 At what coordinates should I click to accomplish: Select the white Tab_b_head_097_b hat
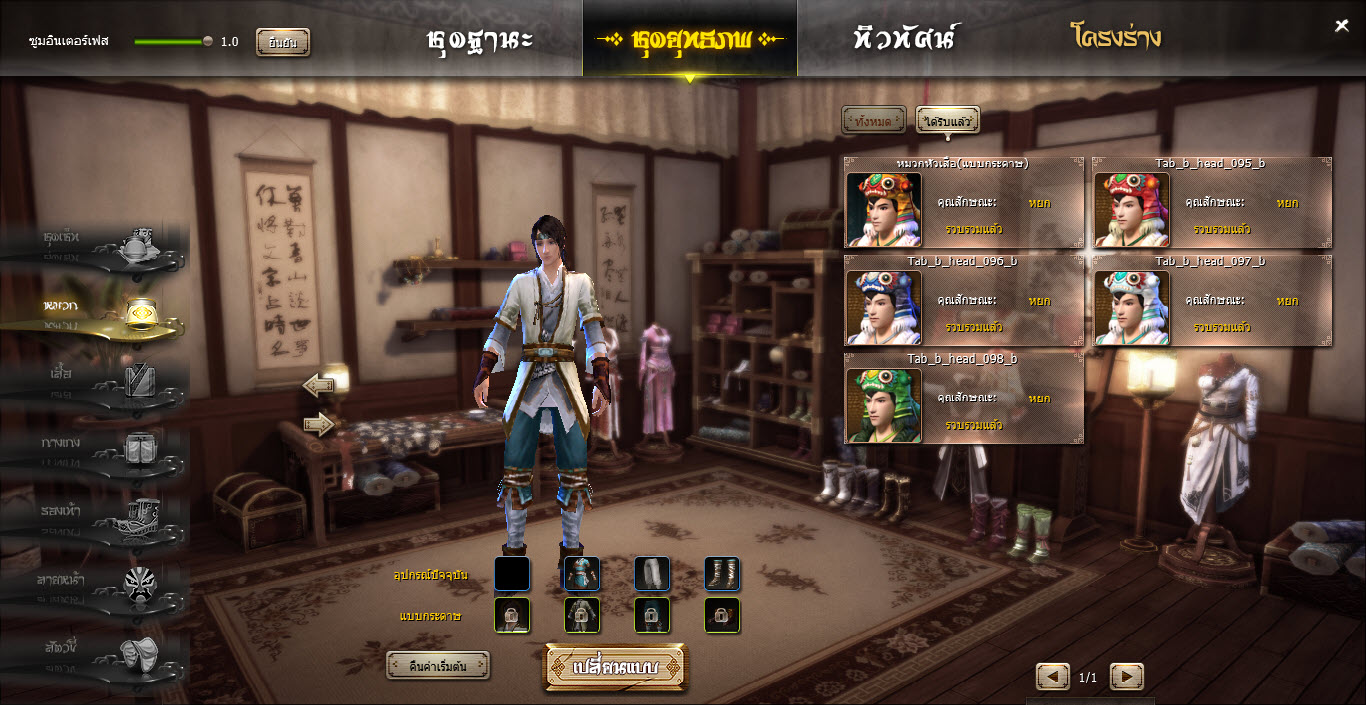coord(1211,301)
